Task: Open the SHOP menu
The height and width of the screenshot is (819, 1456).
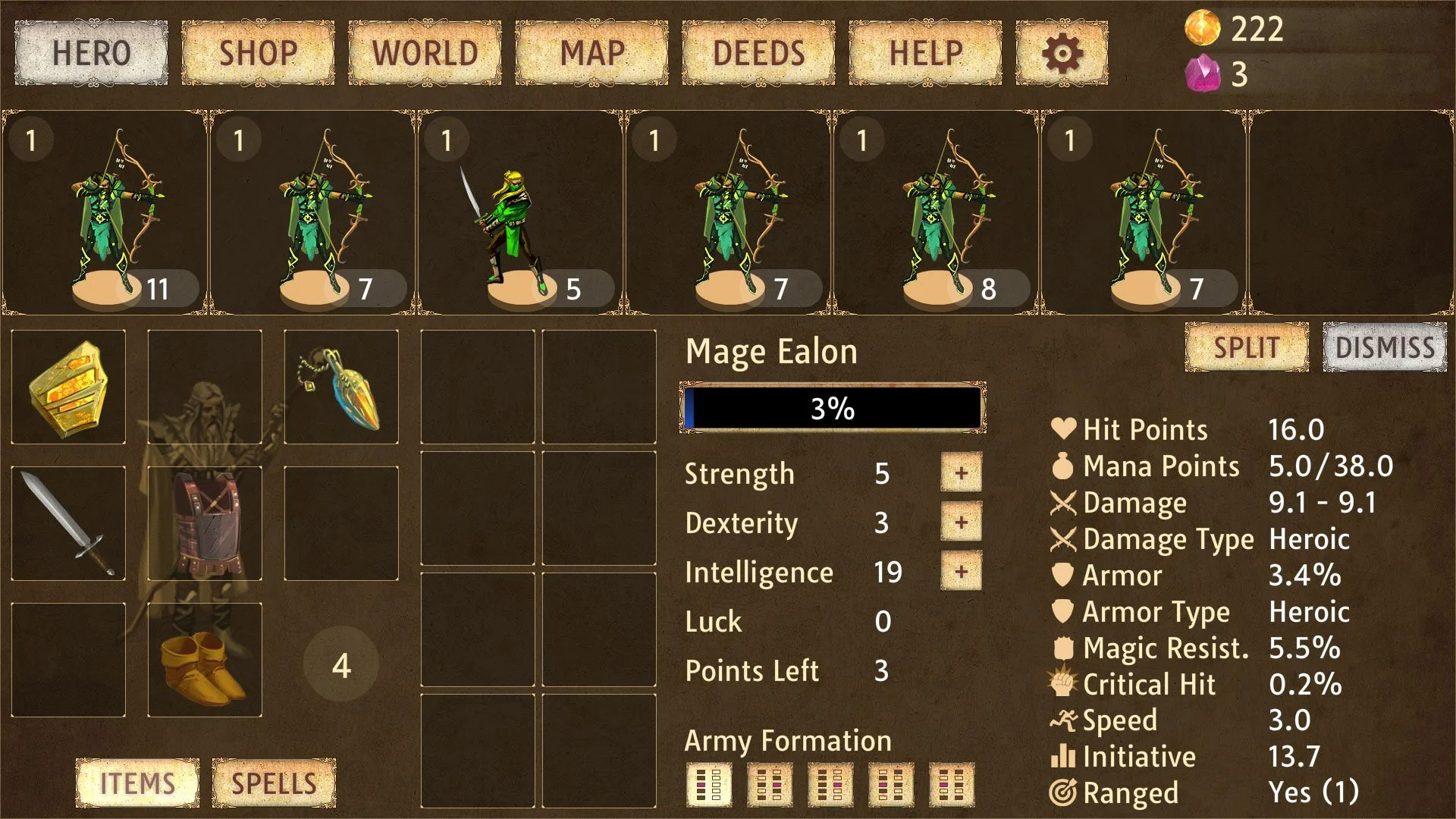Action: (x=258, y=53)
